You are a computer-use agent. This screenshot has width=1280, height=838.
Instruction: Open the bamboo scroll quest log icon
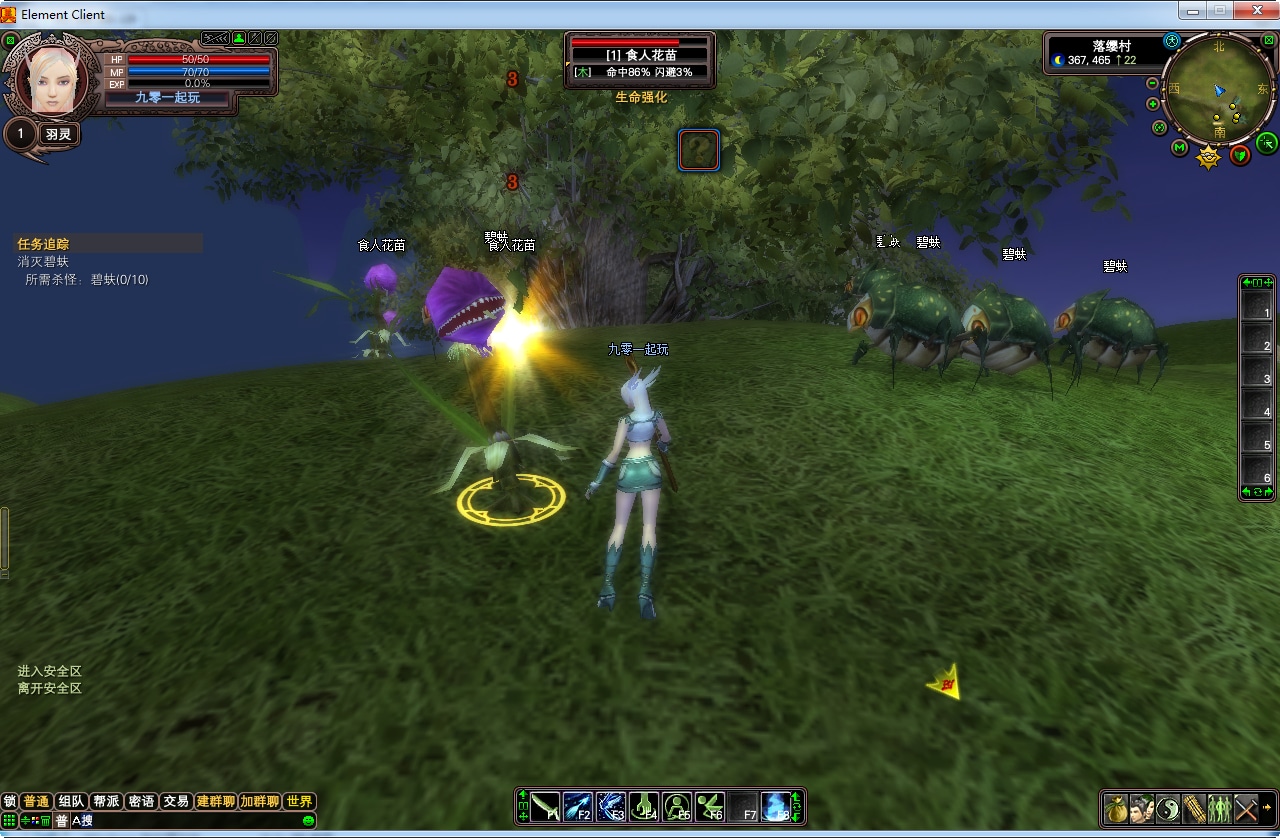(1194, 808)
